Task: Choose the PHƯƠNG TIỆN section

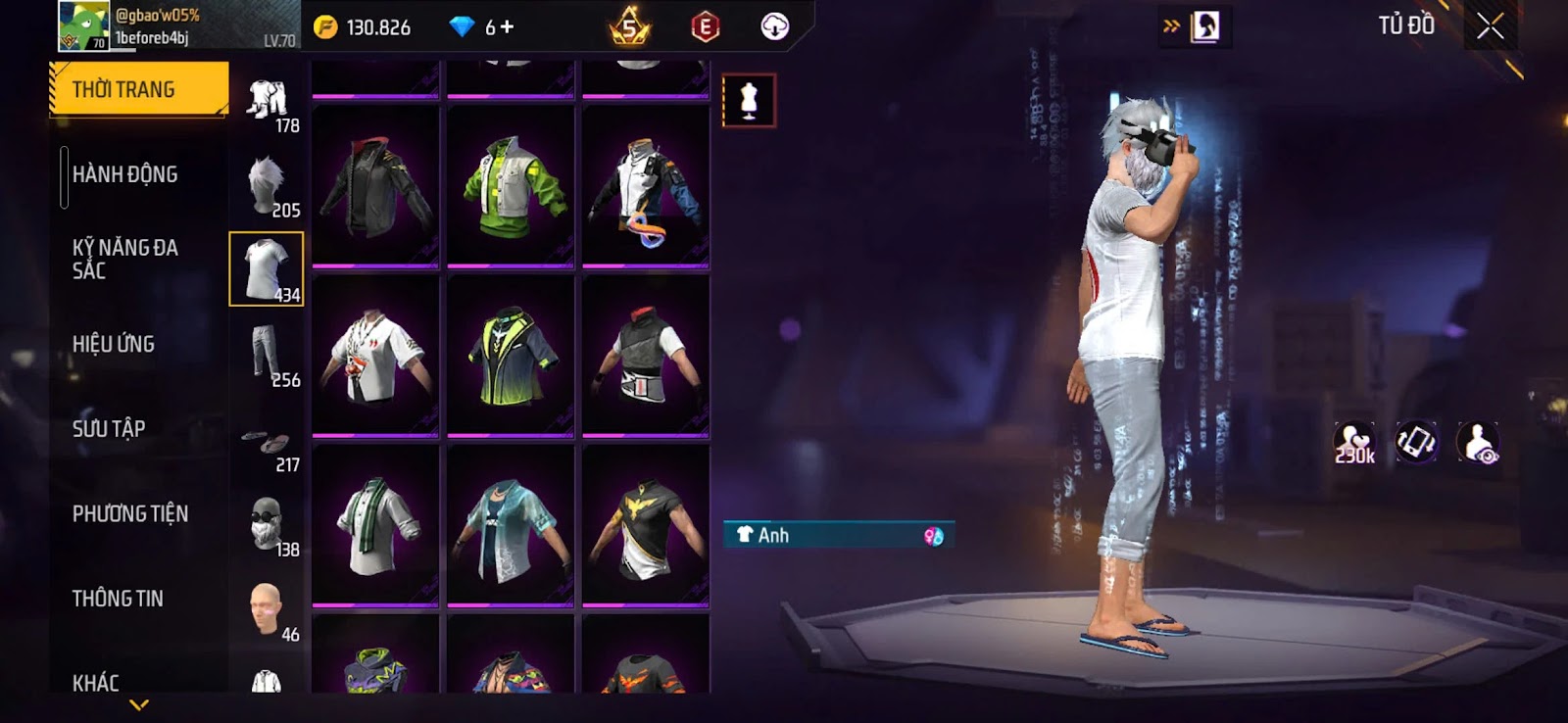Action: (x=130, y=513)
